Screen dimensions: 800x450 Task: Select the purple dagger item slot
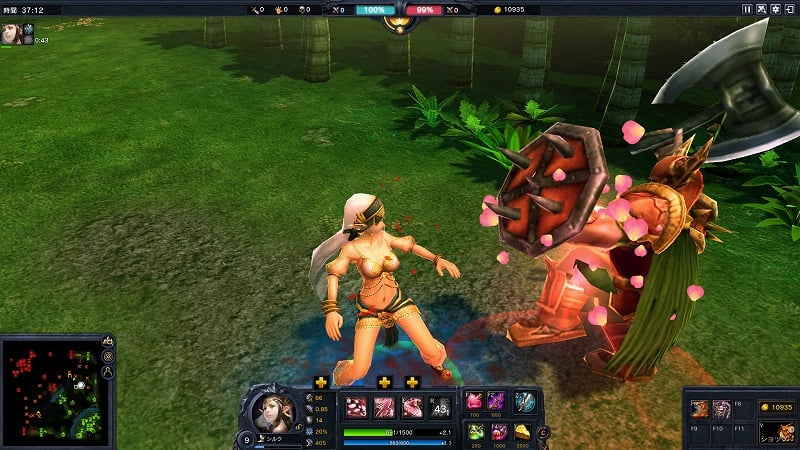point(496,402)
